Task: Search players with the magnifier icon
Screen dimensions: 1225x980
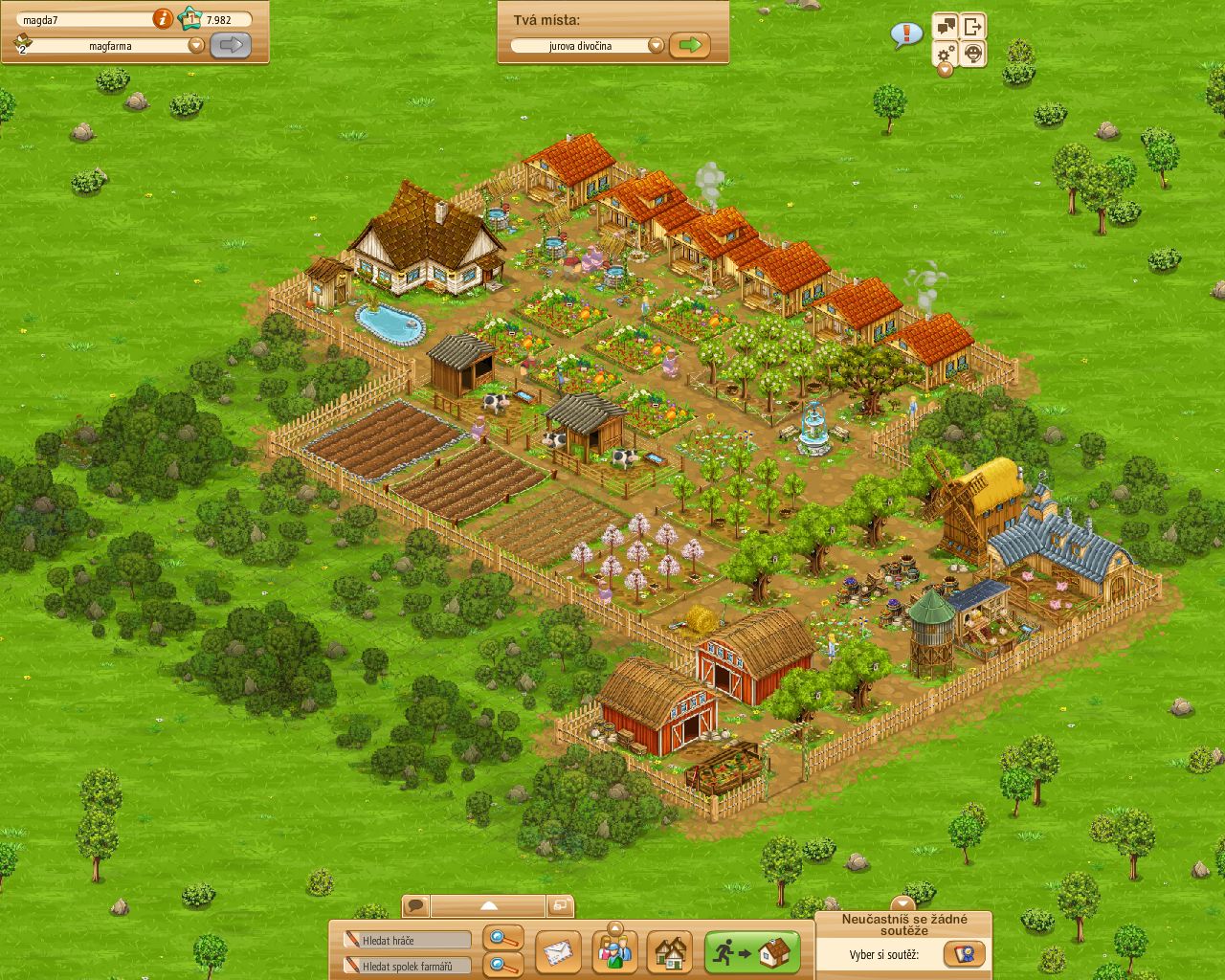Action: 502,939
